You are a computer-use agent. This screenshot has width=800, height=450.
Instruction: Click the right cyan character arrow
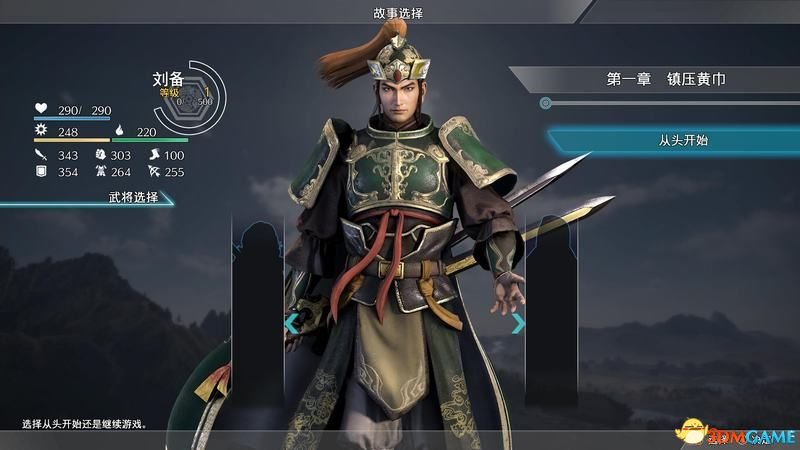tap(518, 323)
